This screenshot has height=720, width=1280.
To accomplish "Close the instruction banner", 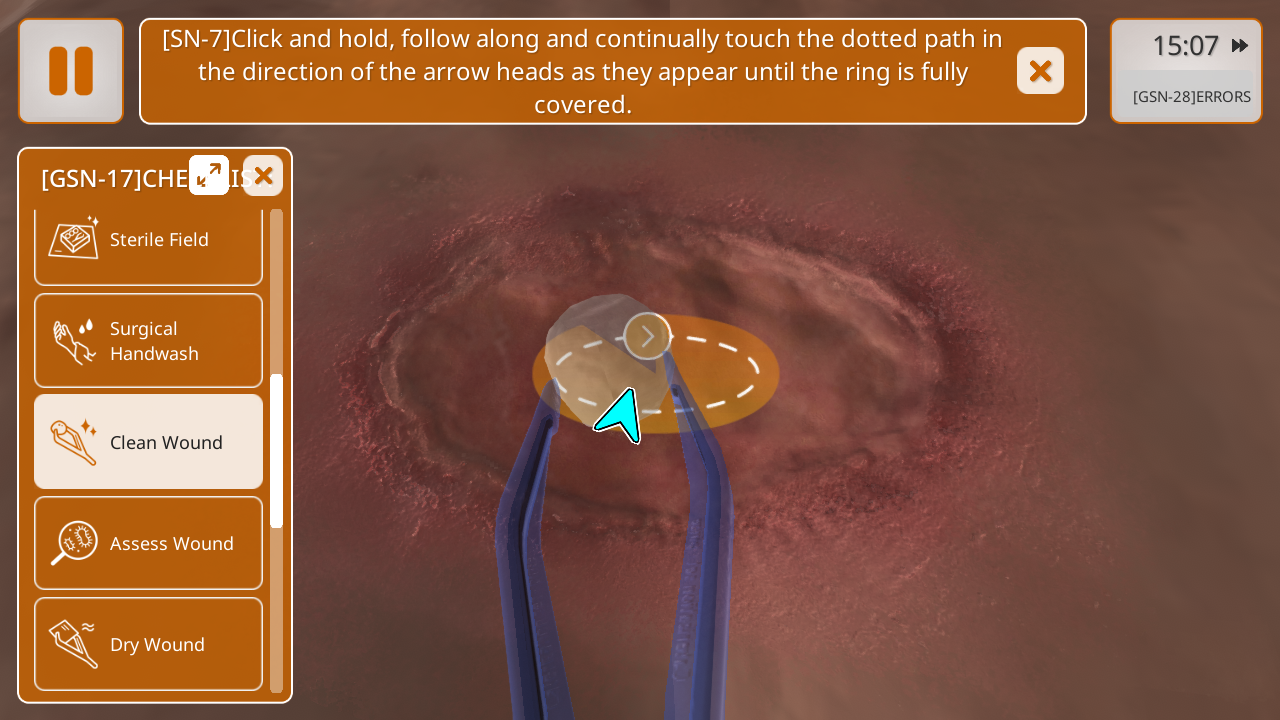I will point(1040,71).
